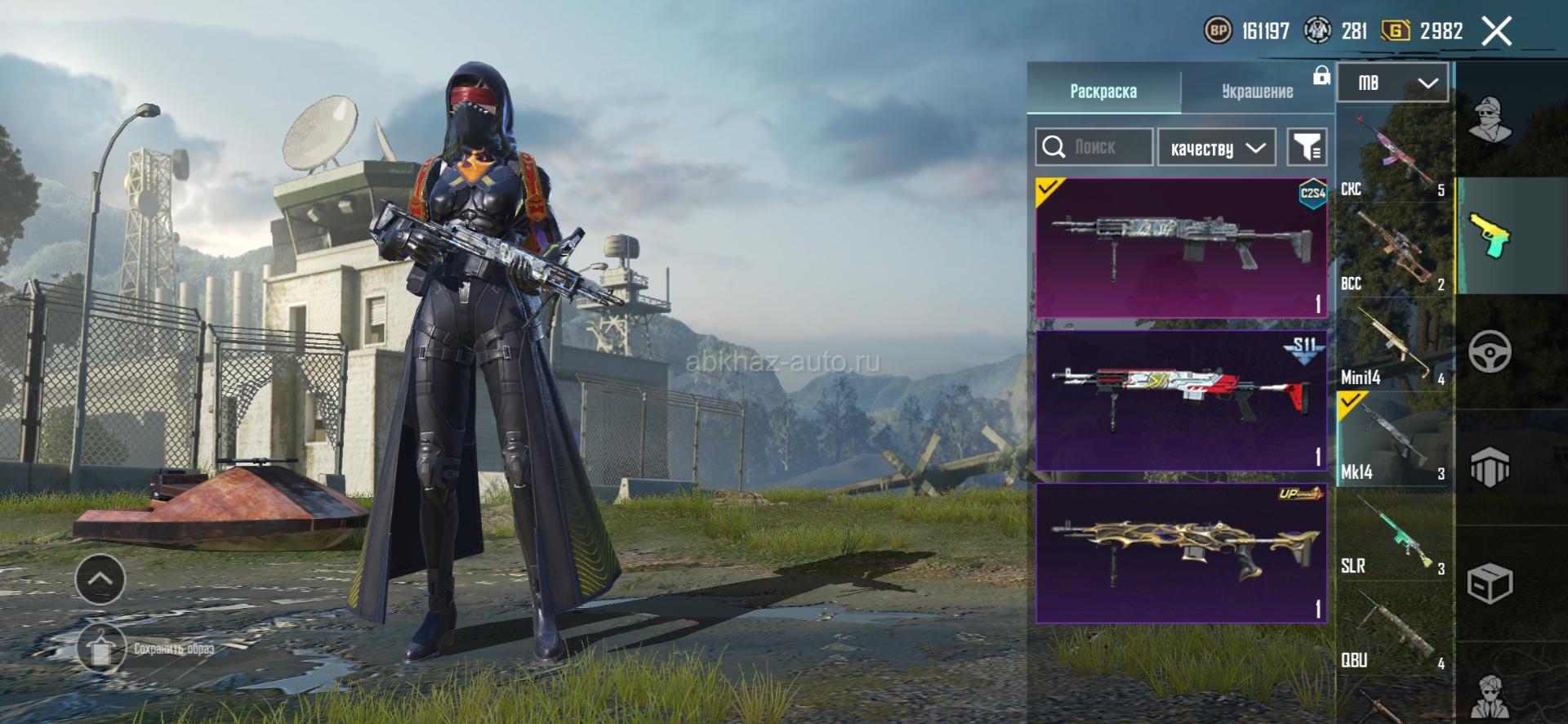Open the Украшение tab
Viewport: 1568px width, 724px height.
pos(1257,91)
